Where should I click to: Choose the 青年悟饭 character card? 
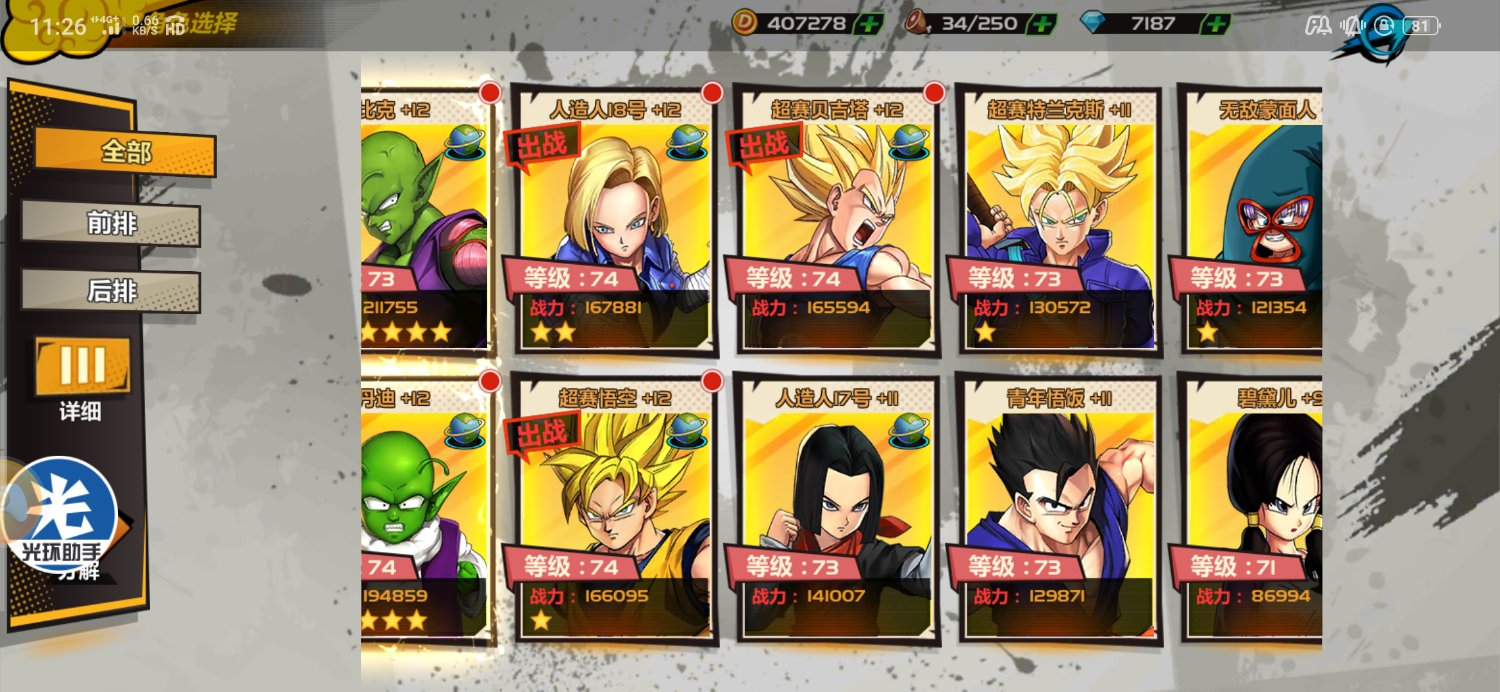coord(1058,508)
